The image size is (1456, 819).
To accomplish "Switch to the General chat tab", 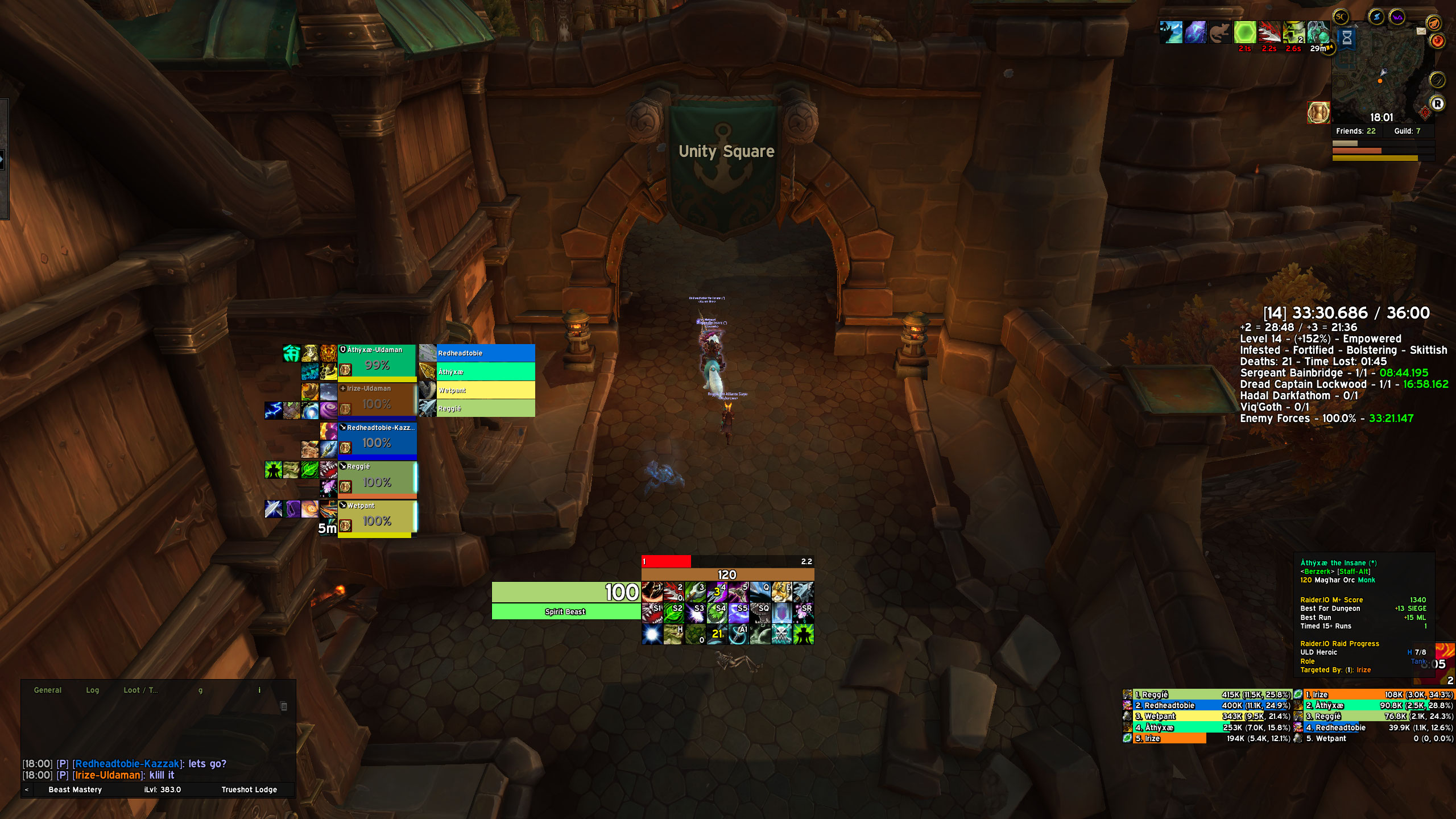I will tap(48, 690).
